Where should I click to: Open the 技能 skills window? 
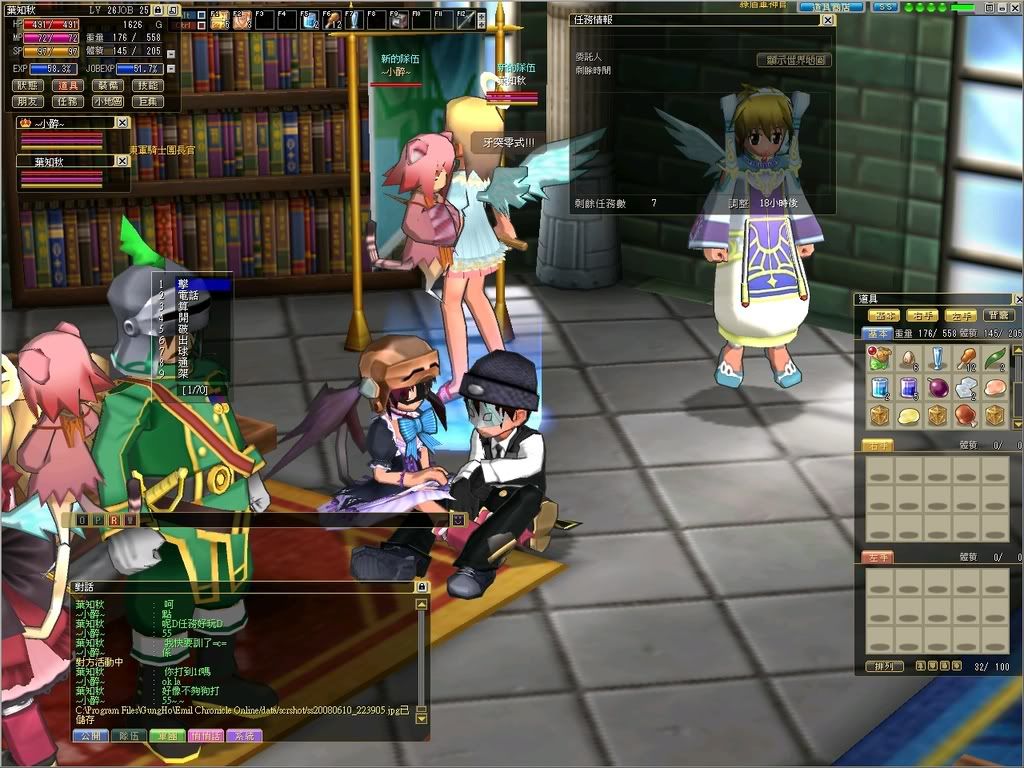(x=148, y=86)
